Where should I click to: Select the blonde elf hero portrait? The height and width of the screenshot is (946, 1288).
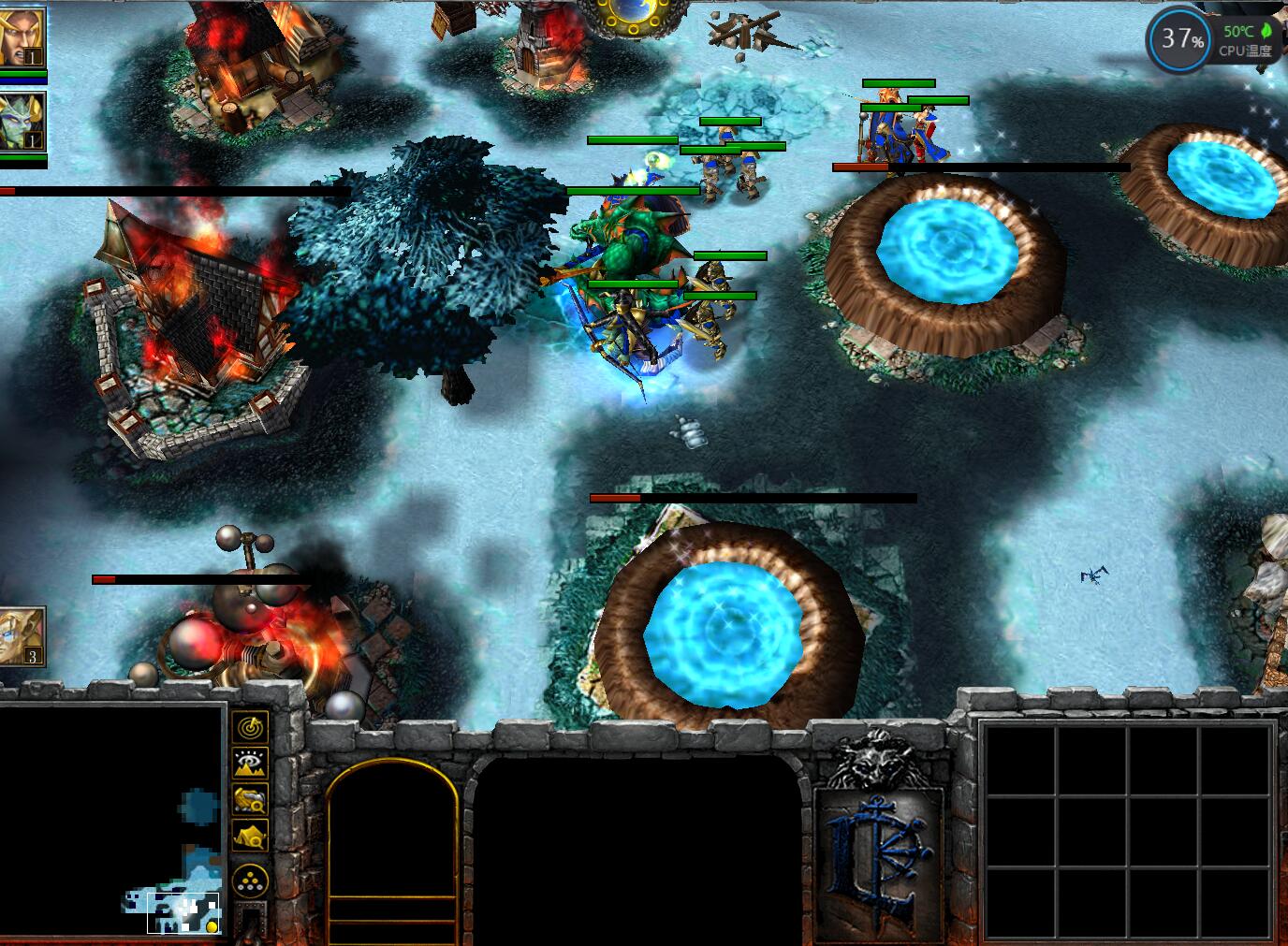(22, 37)
